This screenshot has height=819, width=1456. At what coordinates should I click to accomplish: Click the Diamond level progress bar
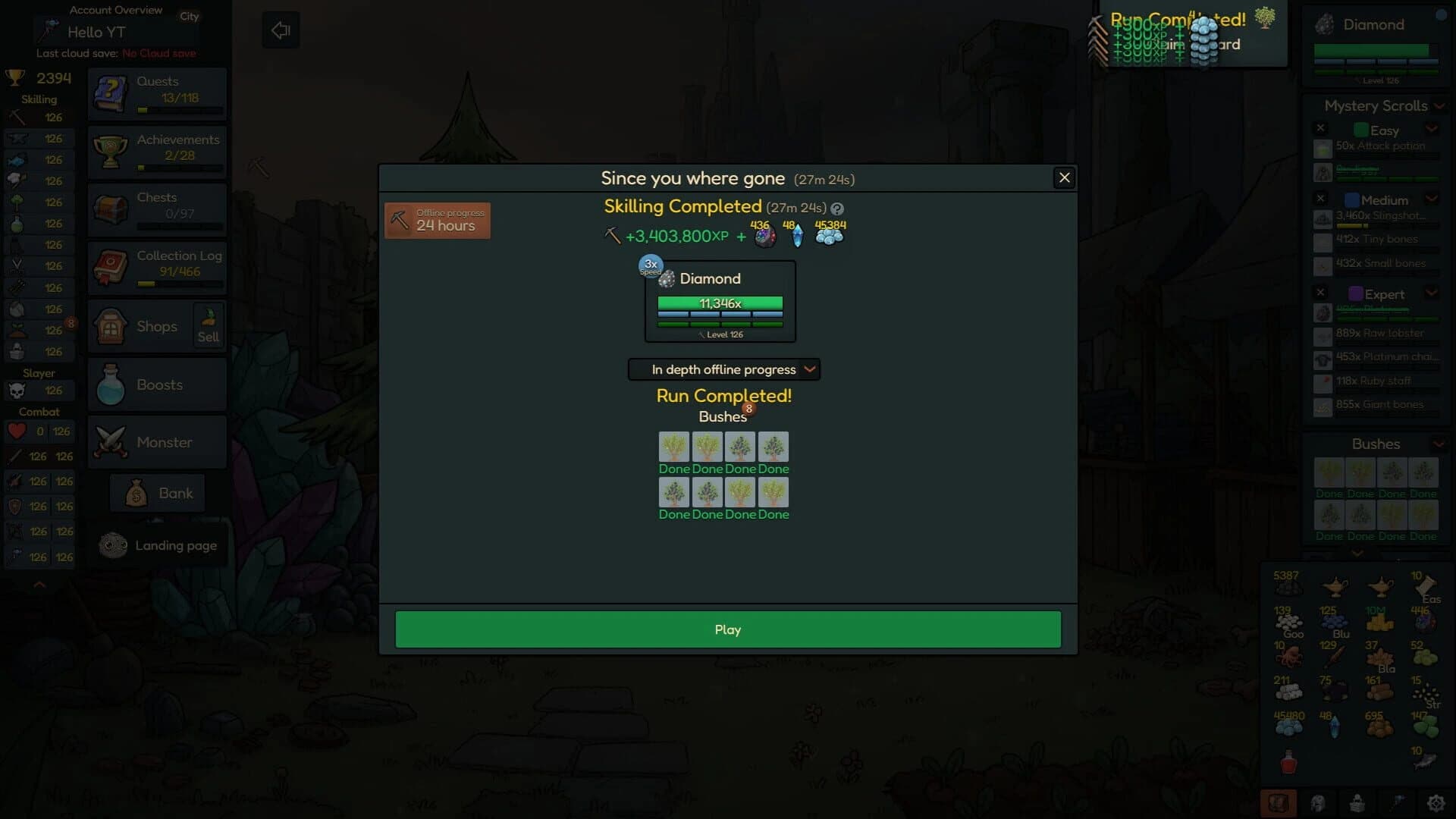point(719,303)
